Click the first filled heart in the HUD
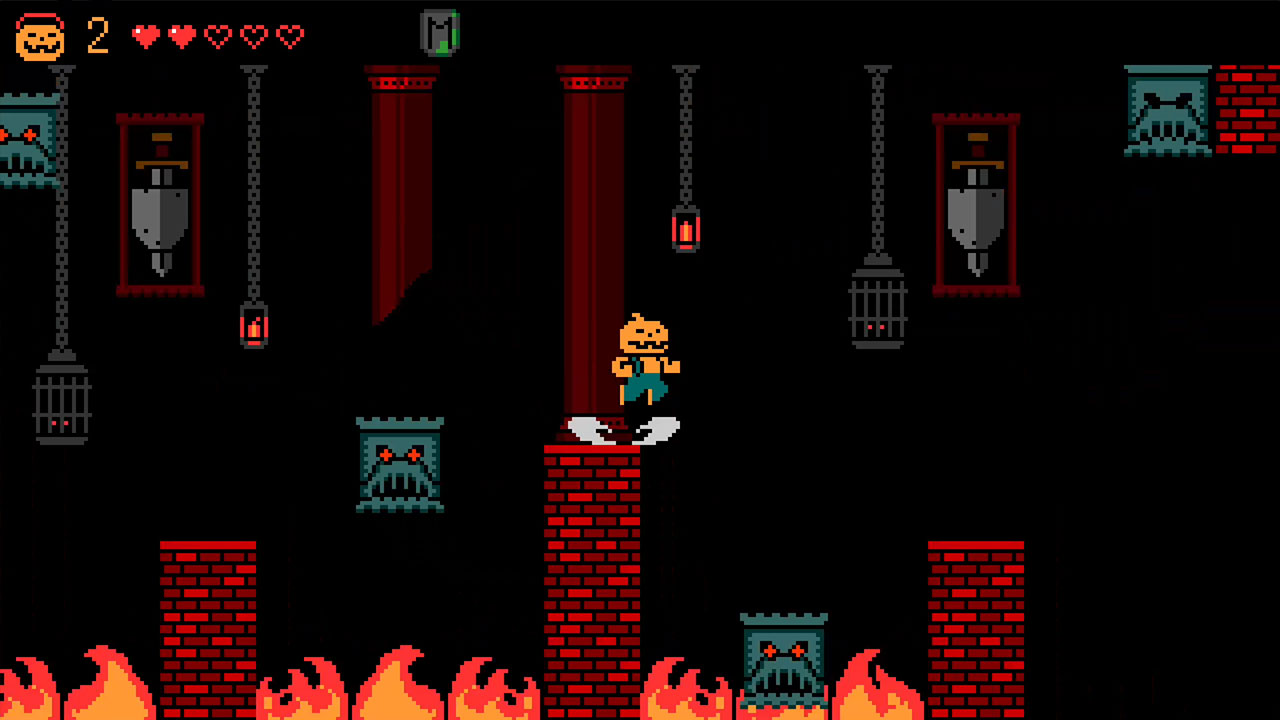The width and height of the screenshot is (1280, 720). pyautogui.click(x=147, y=35)
